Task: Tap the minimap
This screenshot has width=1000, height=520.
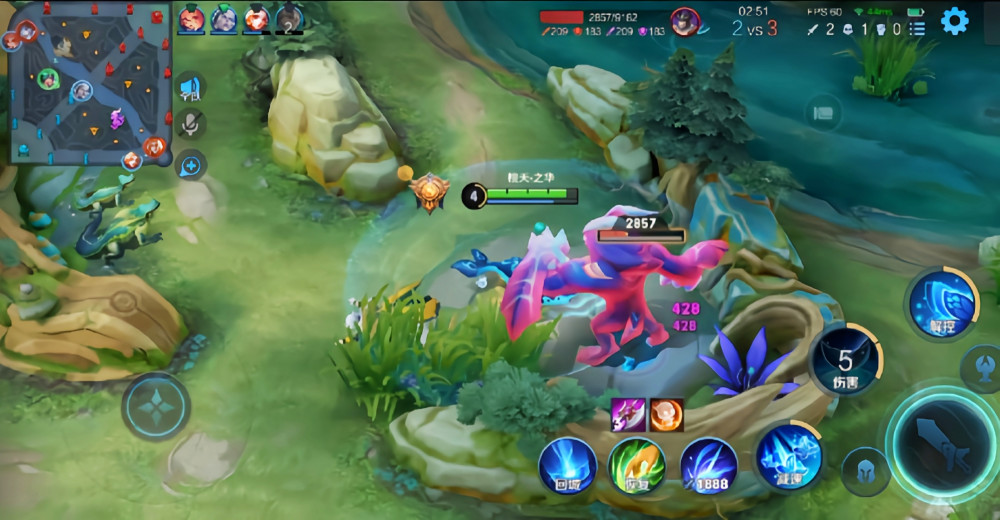Action: (x=89, y=83)
